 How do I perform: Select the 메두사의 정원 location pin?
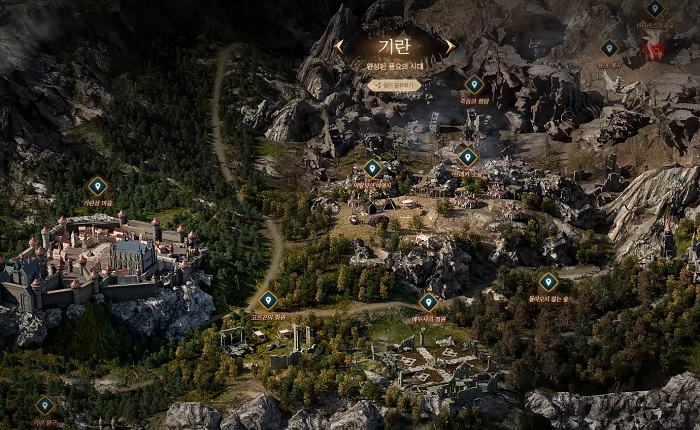click(428, 301)
